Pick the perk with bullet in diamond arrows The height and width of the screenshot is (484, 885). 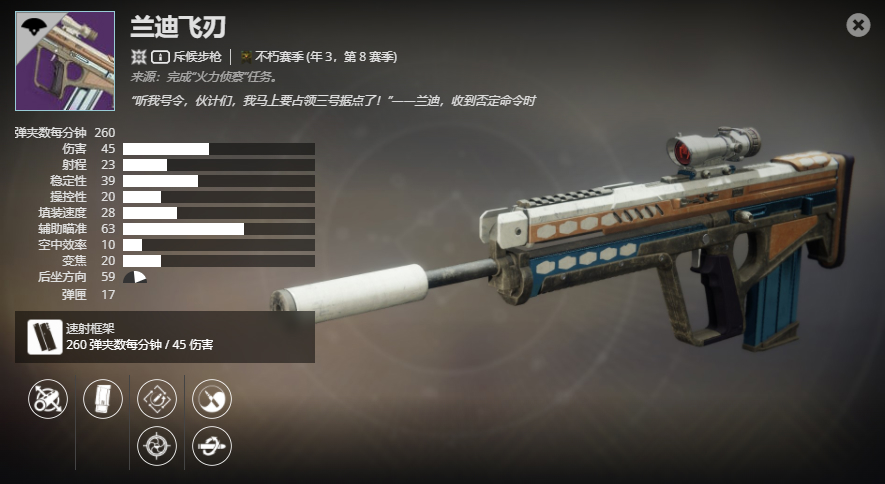tap(157, 399)
